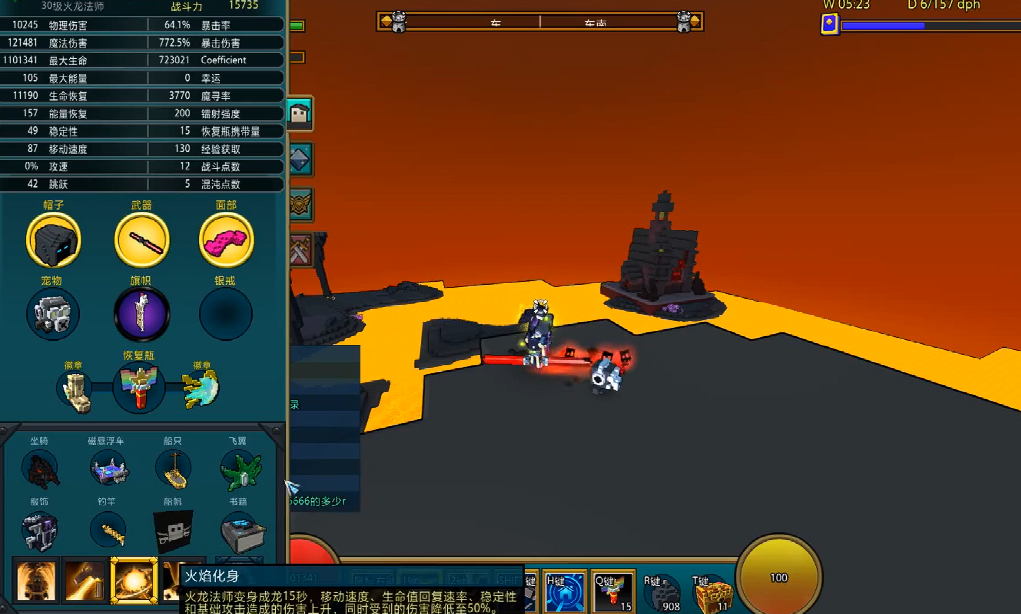Open the boat slot
The width and height of the screenshot is (1021, 614).
pyautogui.click(x=173, y=469)
